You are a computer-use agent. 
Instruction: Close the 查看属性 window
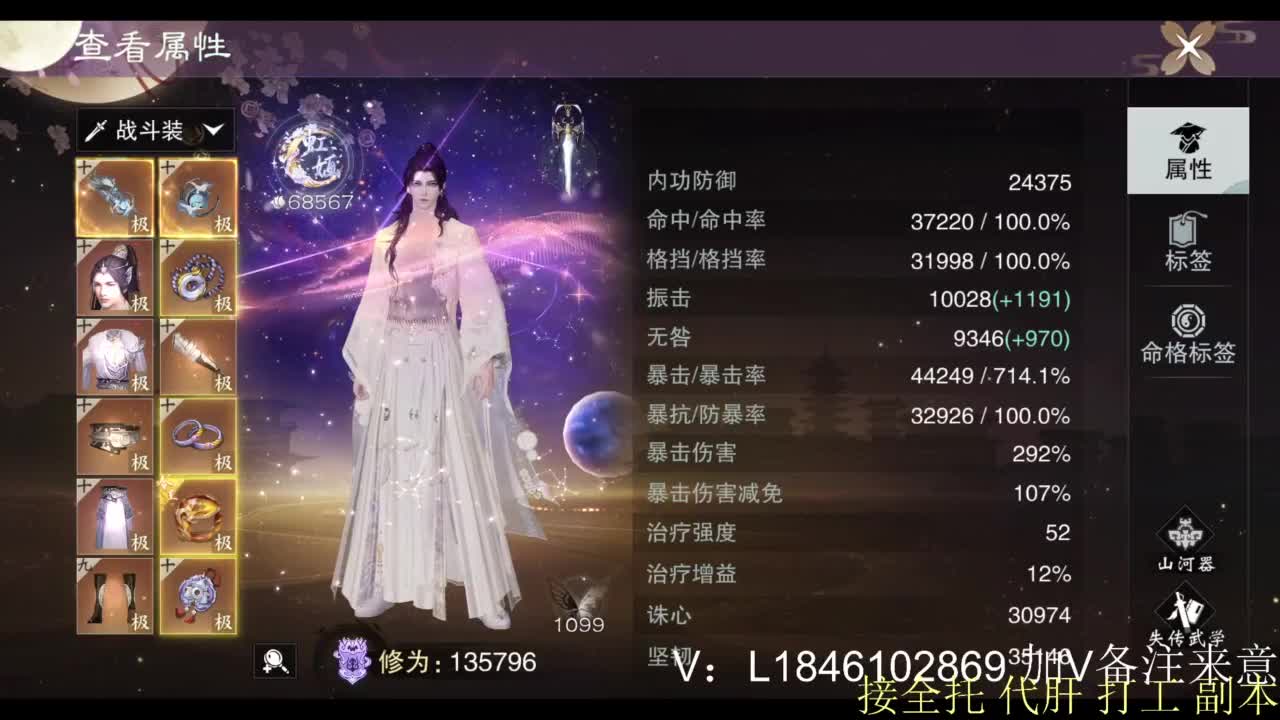click(x=1187, y=45)
